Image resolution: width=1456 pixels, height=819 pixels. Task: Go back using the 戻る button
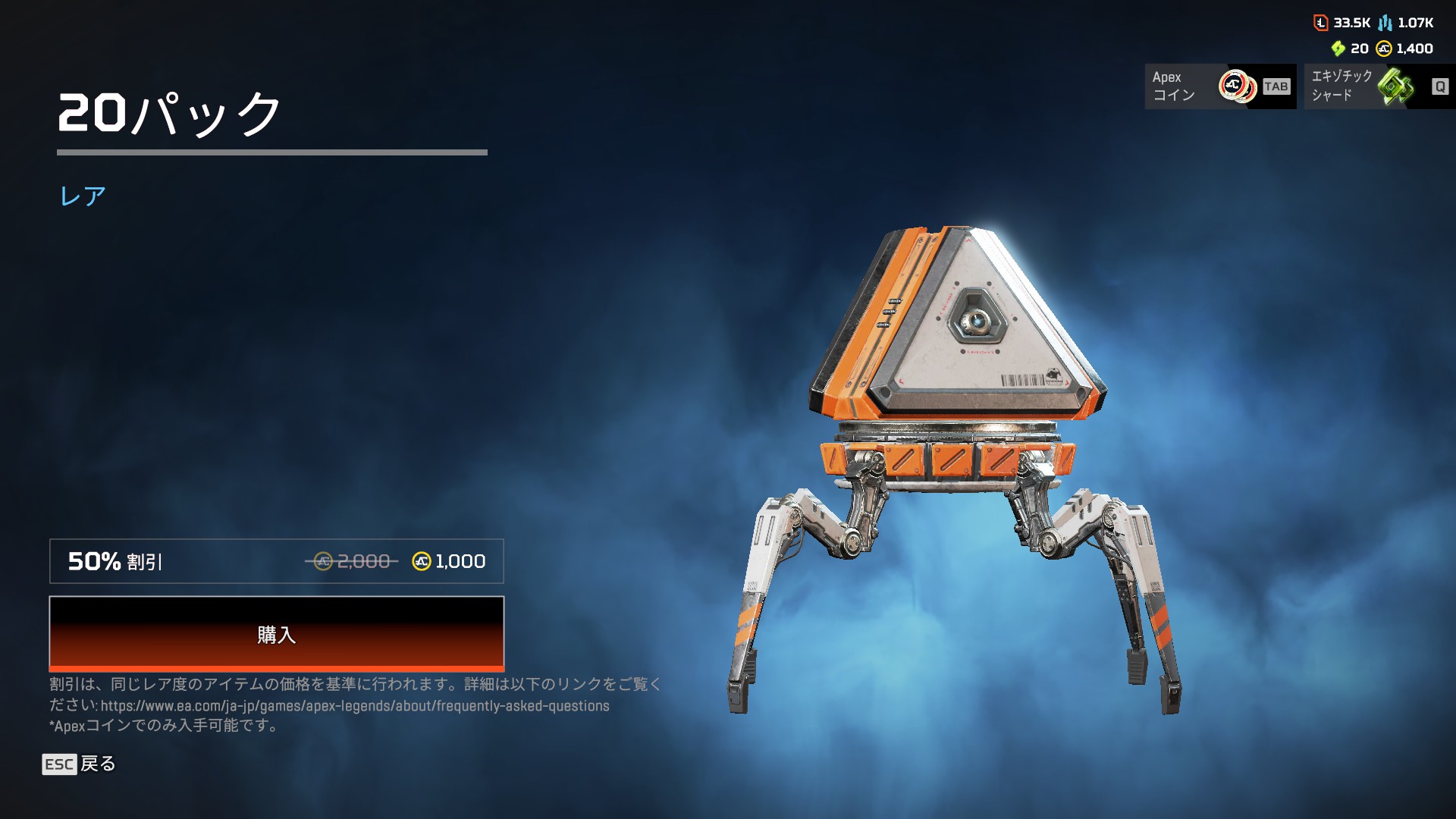[80, 764]
